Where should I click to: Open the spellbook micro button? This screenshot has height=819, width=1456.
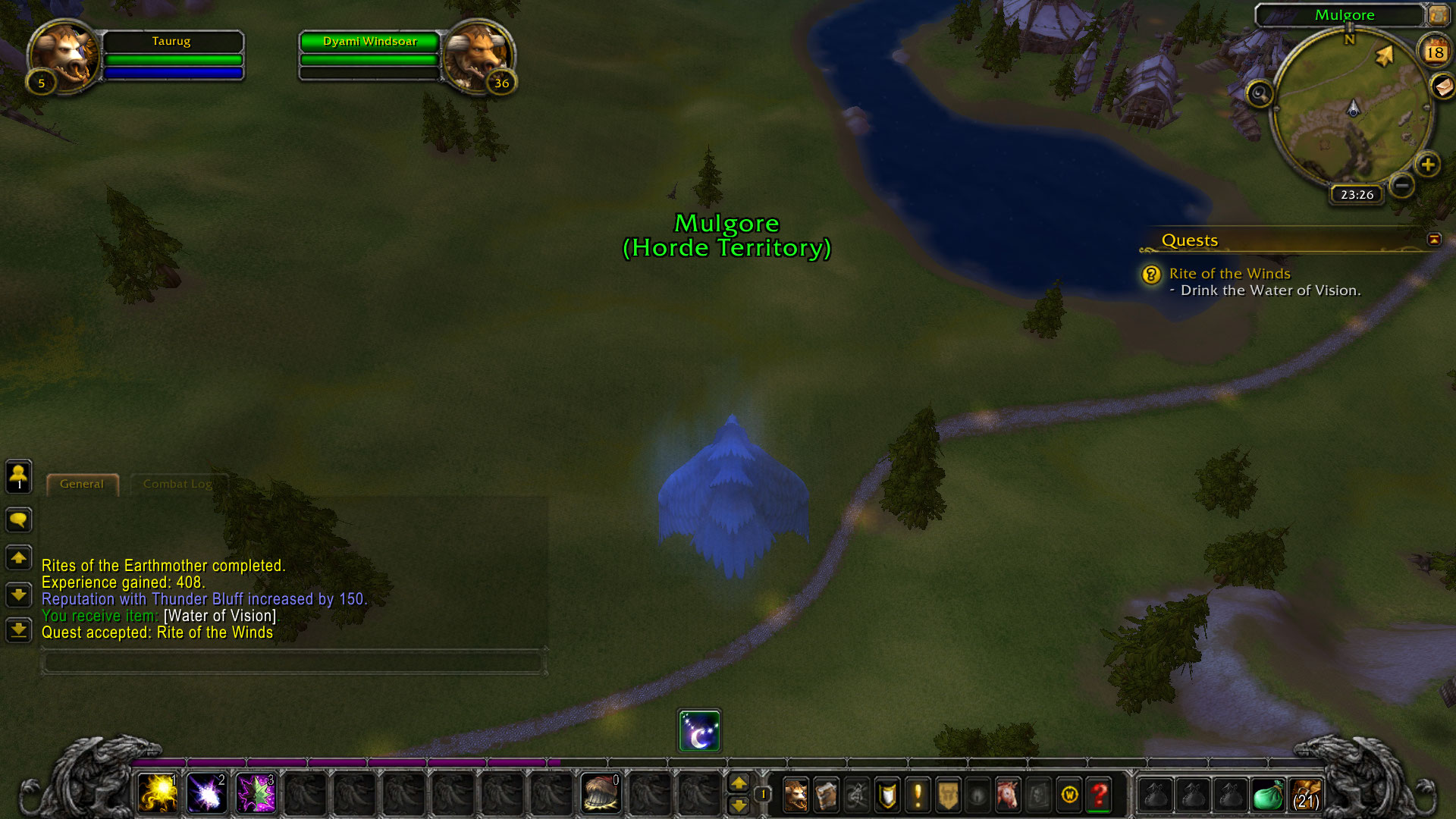coord(826,795)
